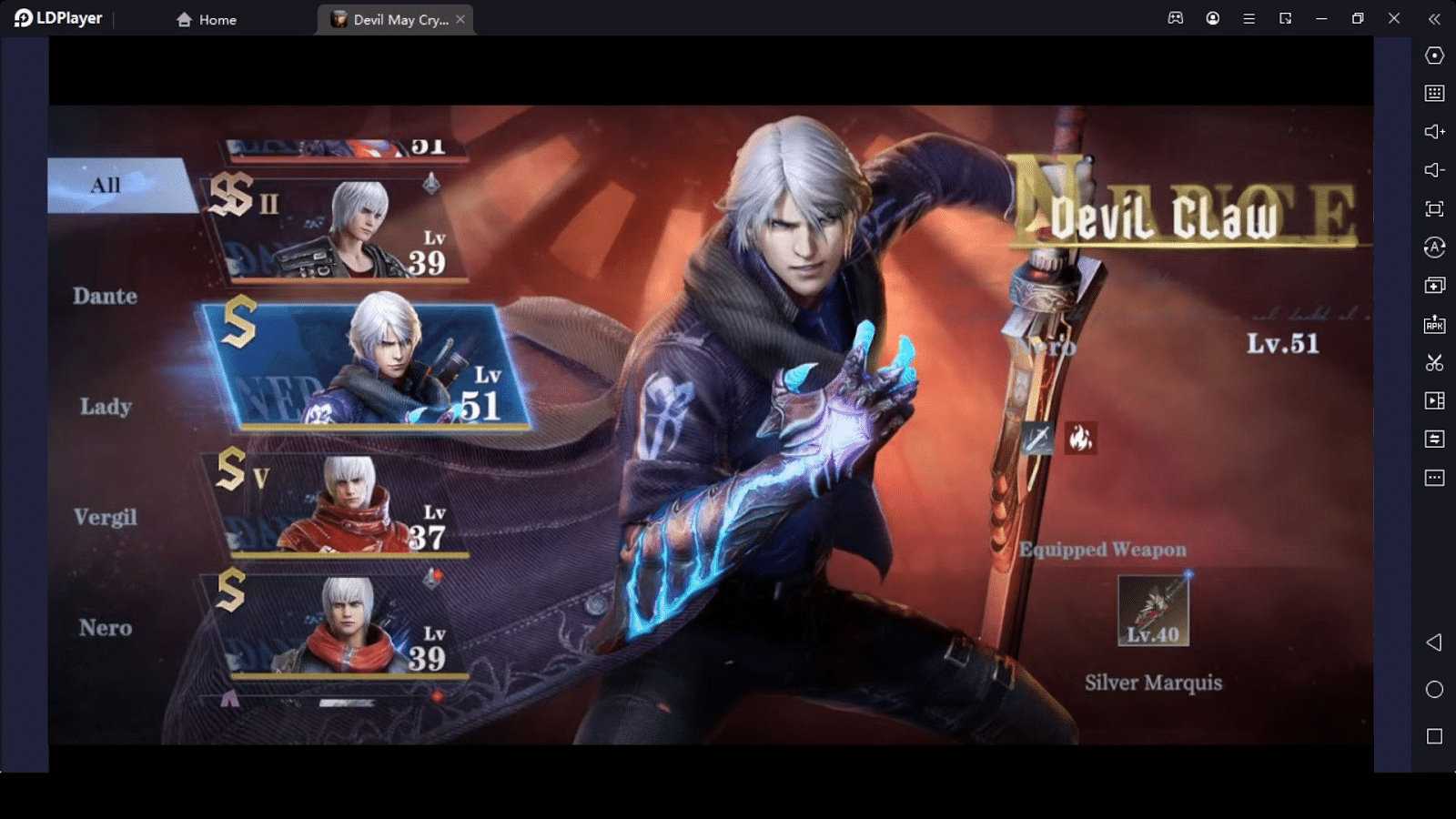Toggle screen rotation from the sidebar
This screenshot has height=819, width=1456.
[x=1433, y=247]
